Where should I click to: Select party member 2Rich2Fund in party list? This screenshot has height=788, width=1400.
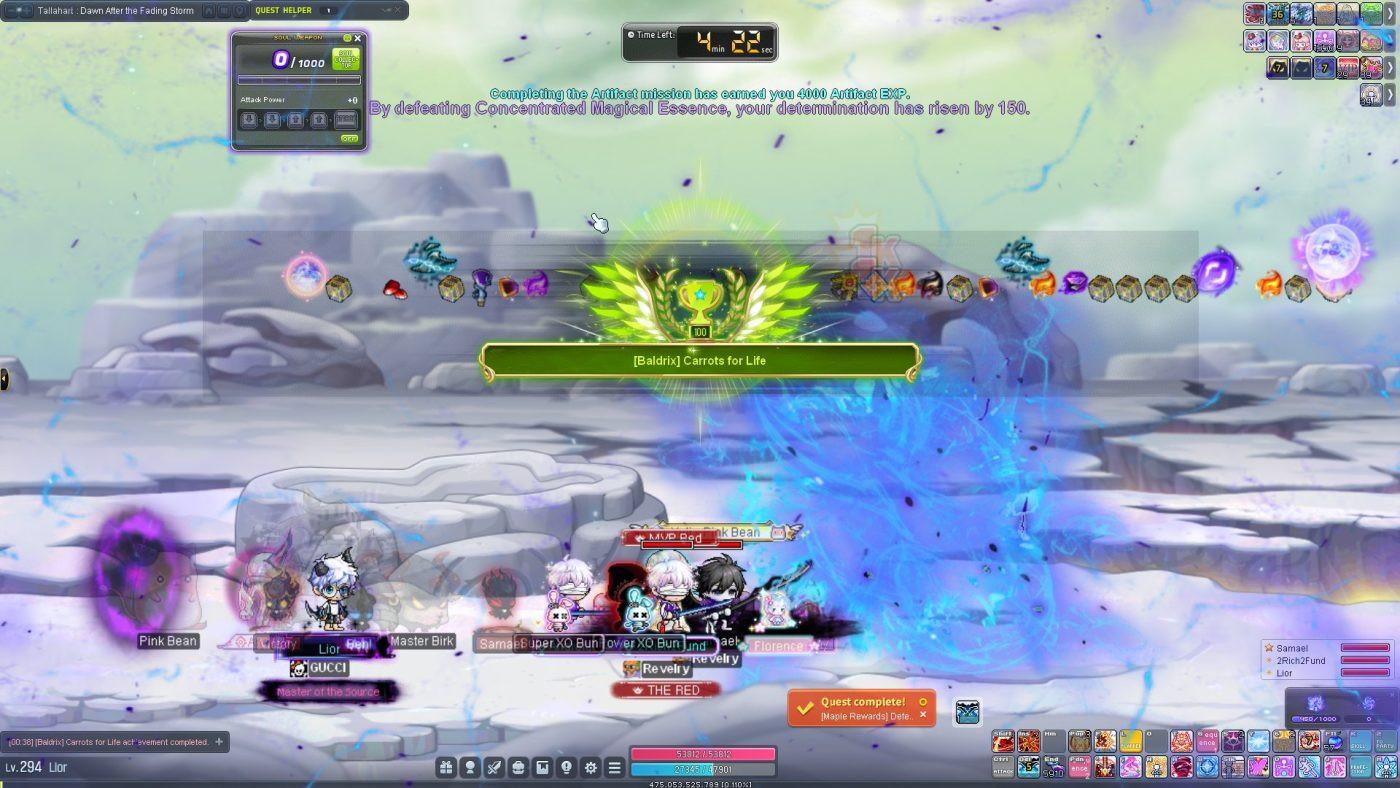point(1305,661)
